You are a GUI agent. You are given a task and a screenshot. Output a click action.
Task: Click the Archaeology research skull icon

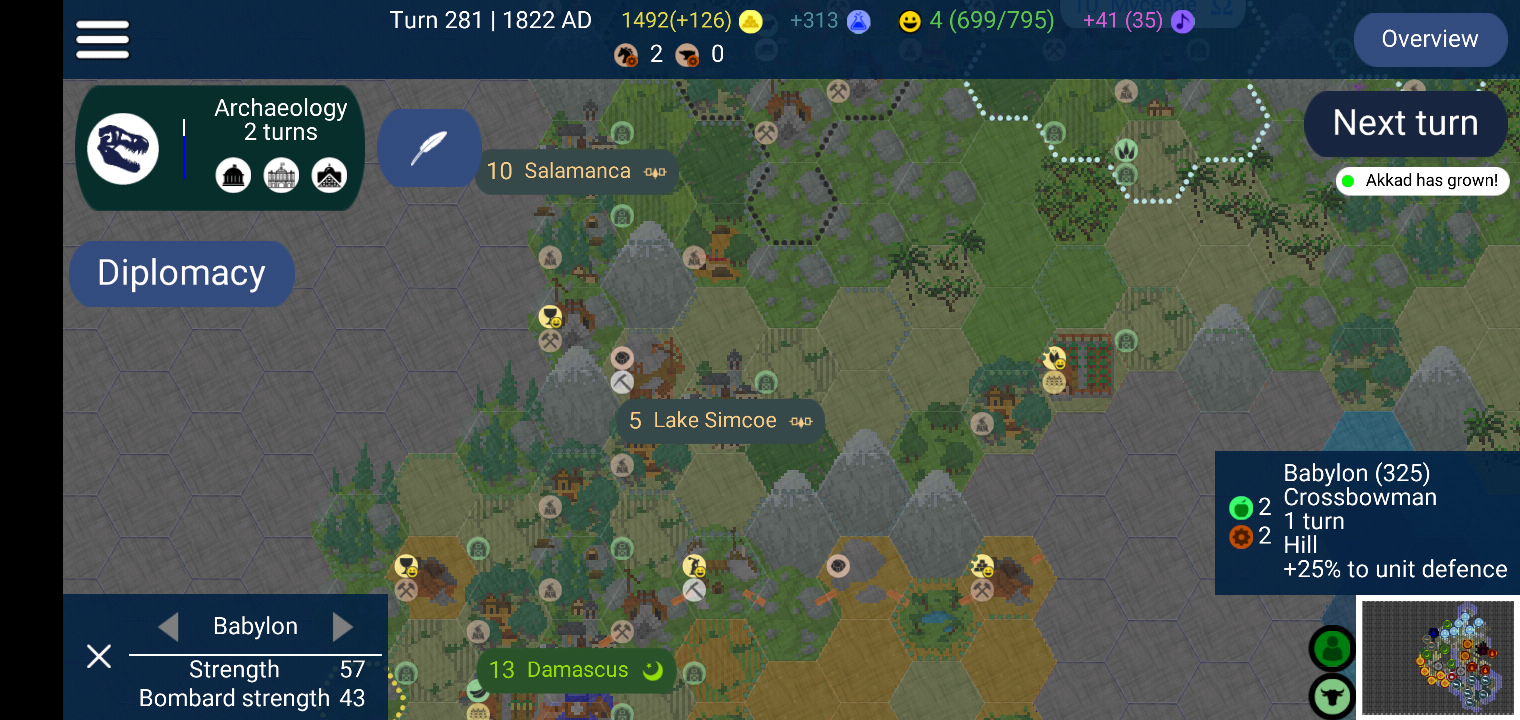pyautogui.click(x=123, y=147)
